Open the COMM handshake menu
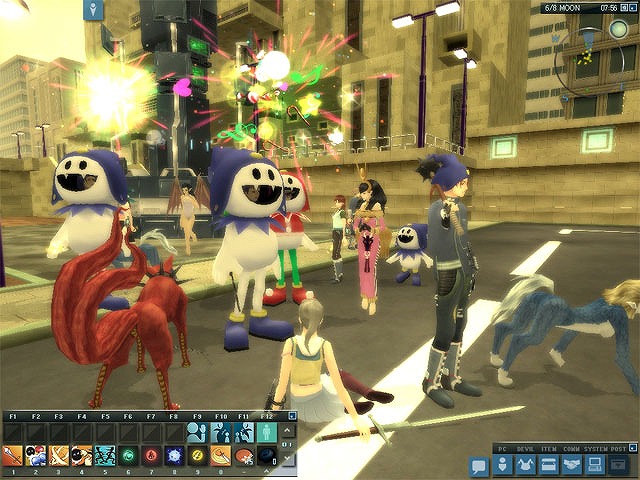The height and width of the screenshot is (480, 640). click(x=571, y=463)
